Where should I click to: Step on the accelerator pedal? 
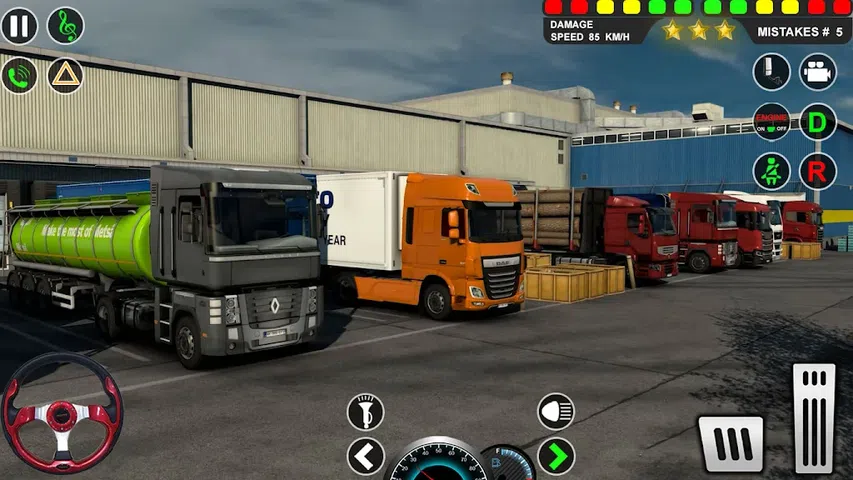[x=813, y=418]
